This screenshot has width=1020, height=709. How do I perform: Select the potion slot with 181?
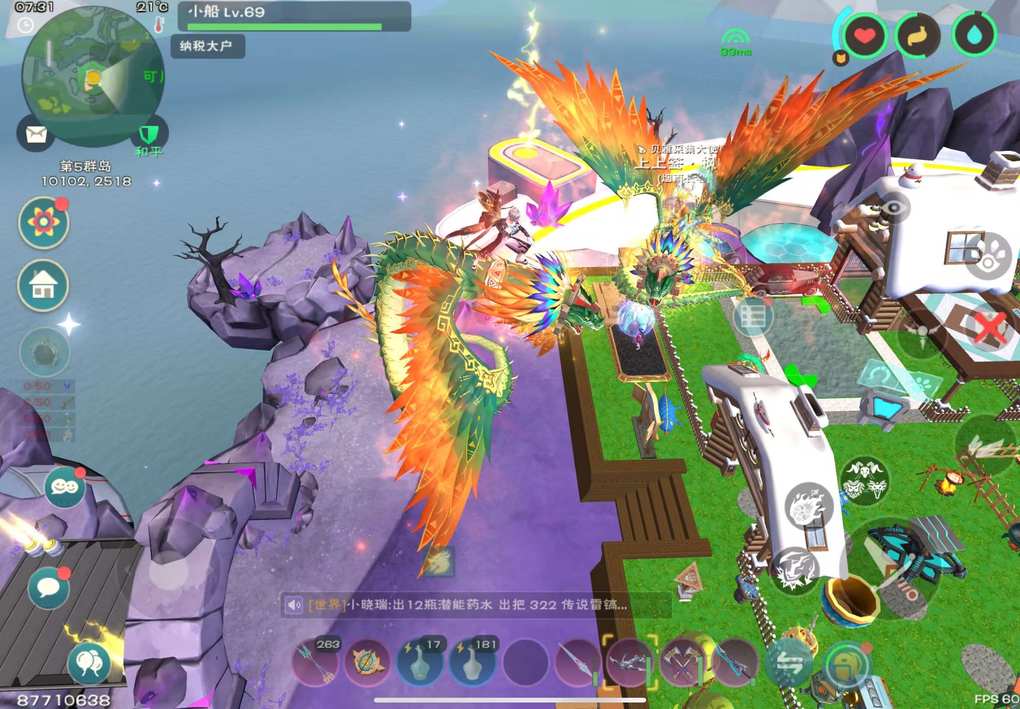click(473, 662)
